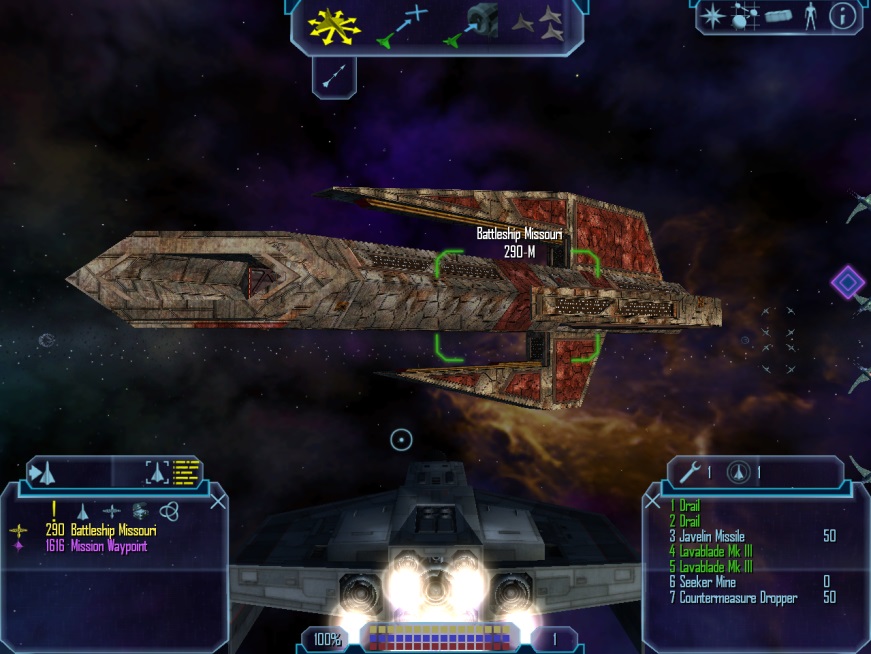Click the small cruise arrow tab
This screenshot has width=871, height=654.
tap(334, 75)
